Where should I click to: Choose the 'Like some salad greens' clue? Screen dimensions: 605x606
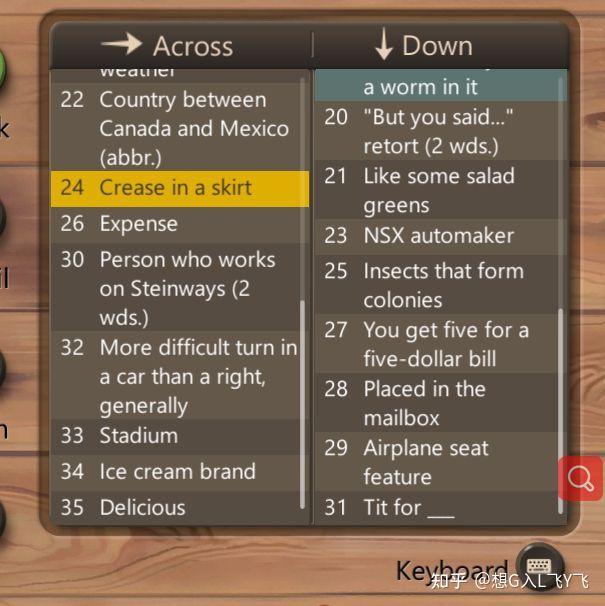(438, 190)
